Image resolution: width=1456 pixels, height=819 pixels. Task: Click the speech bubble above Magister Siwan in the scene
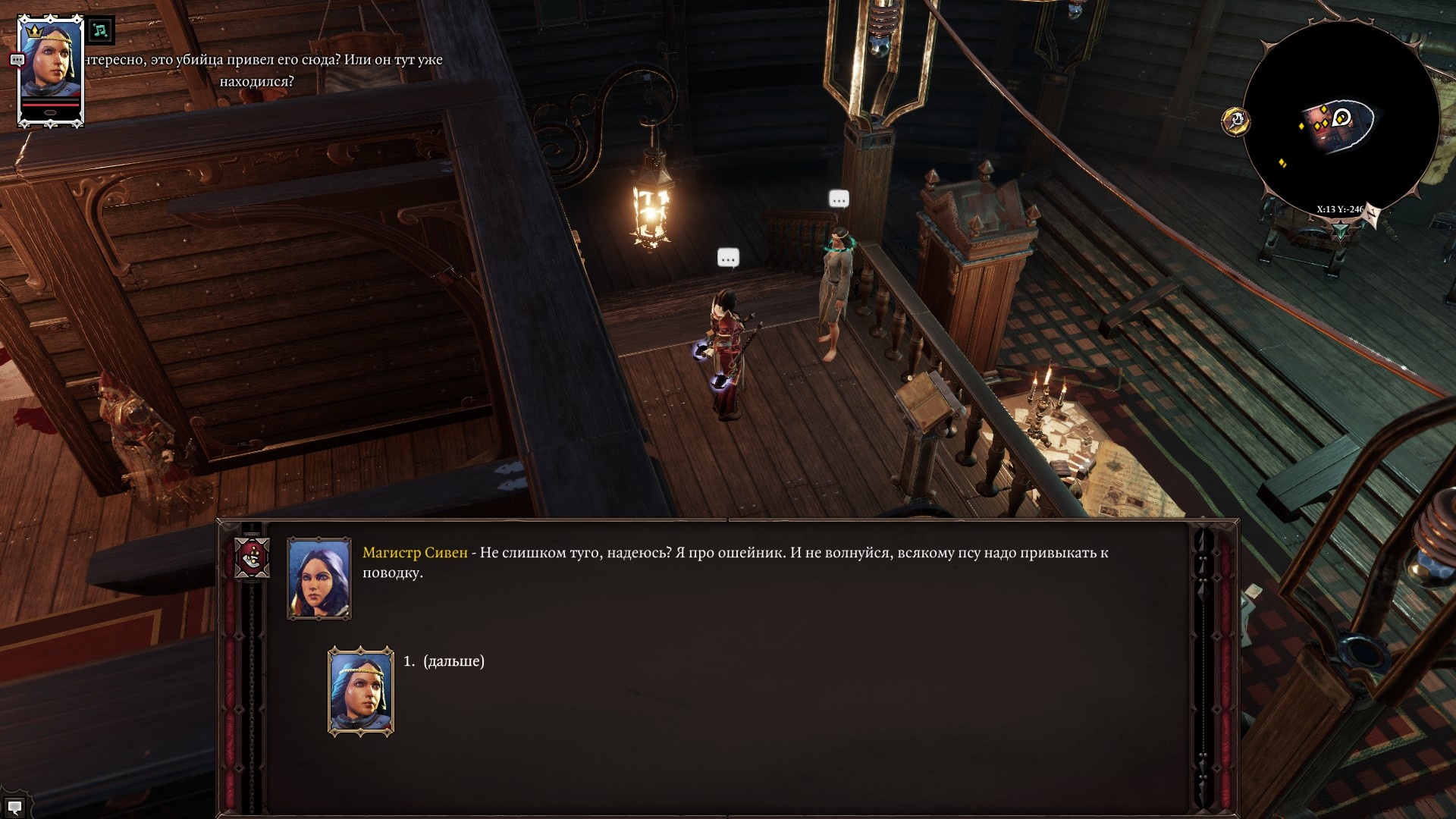tap(838, 199)
